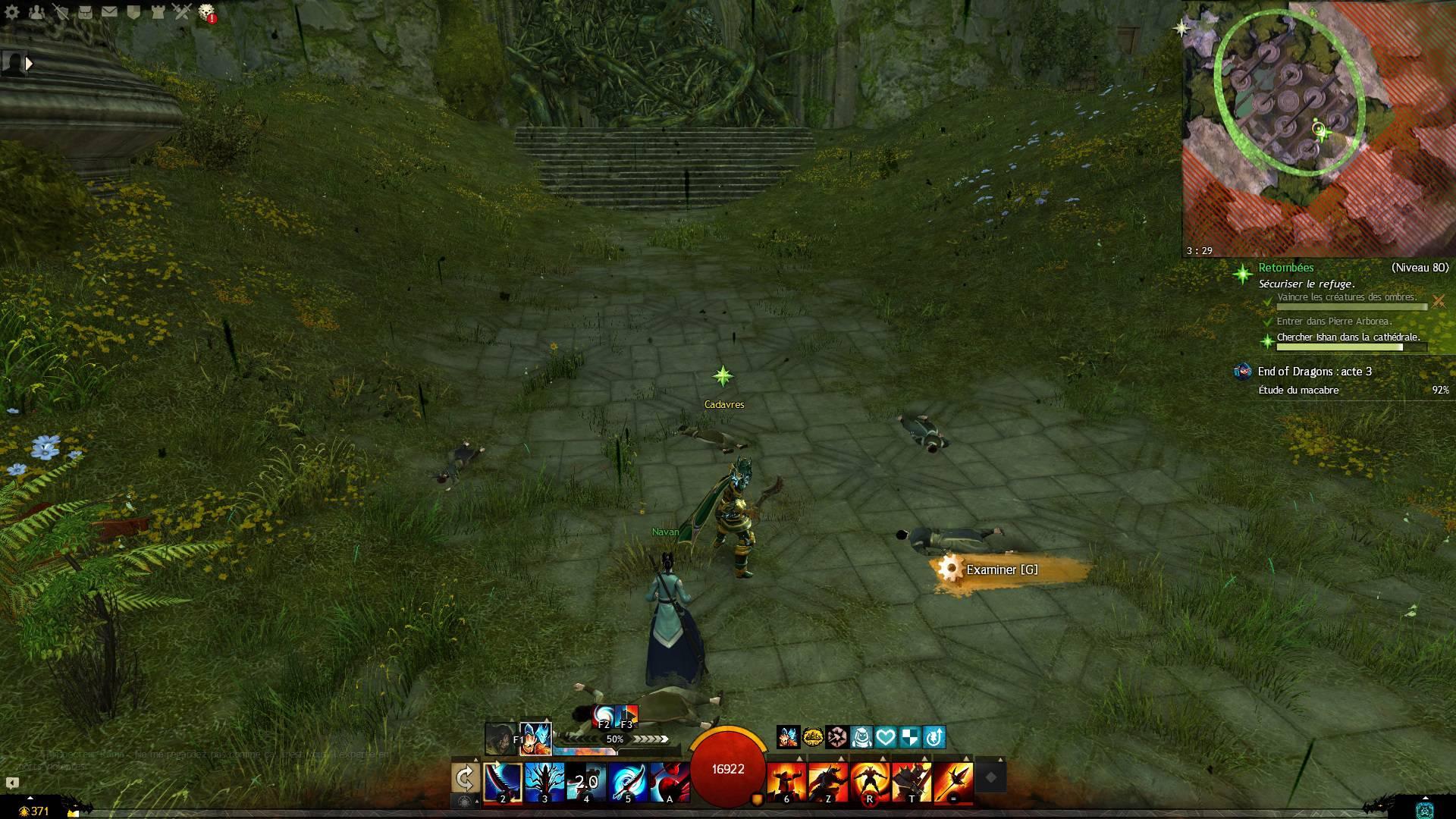This screenshot has width=1456, height=819.
Task: Open the End of Dragons acte 3 tracker
Action: tap(1314, 372)
